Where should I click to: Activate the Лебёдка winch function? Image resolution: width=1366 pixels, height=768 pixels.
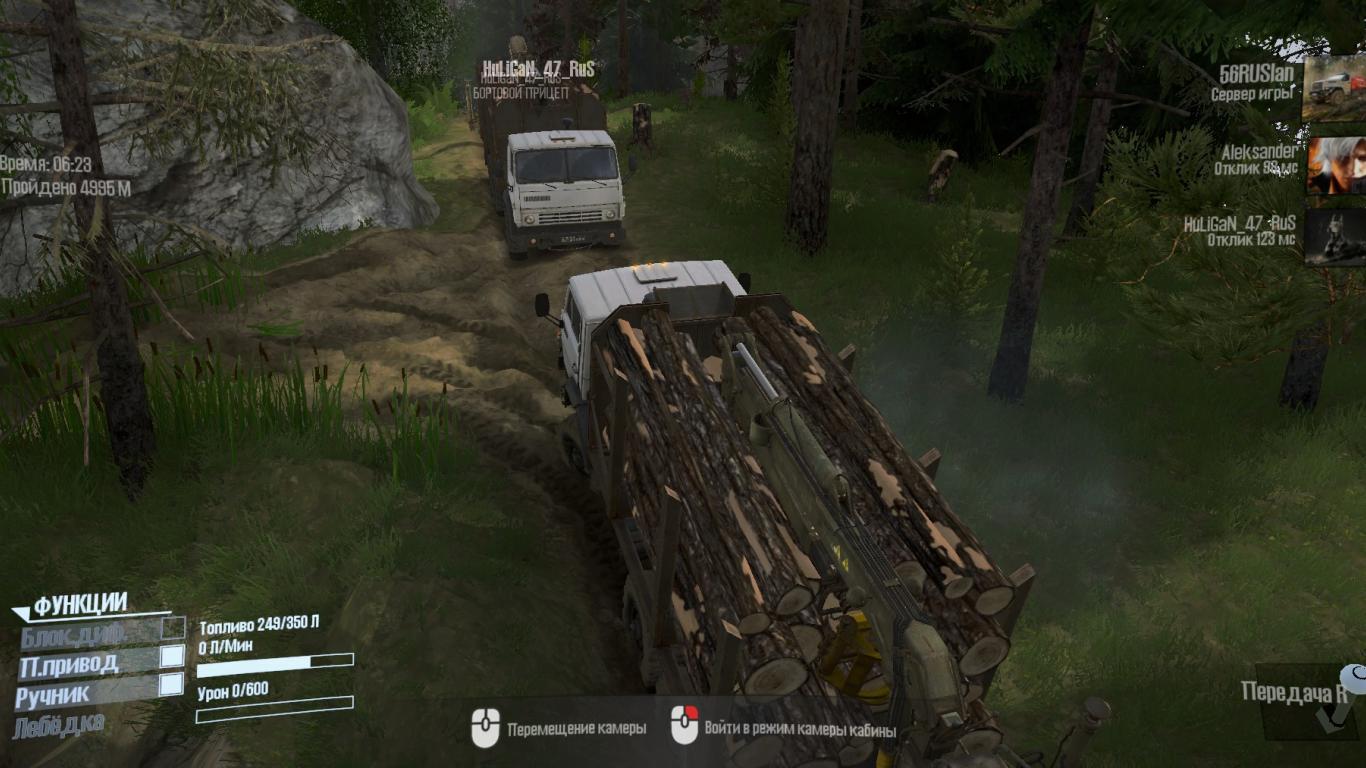59,724
